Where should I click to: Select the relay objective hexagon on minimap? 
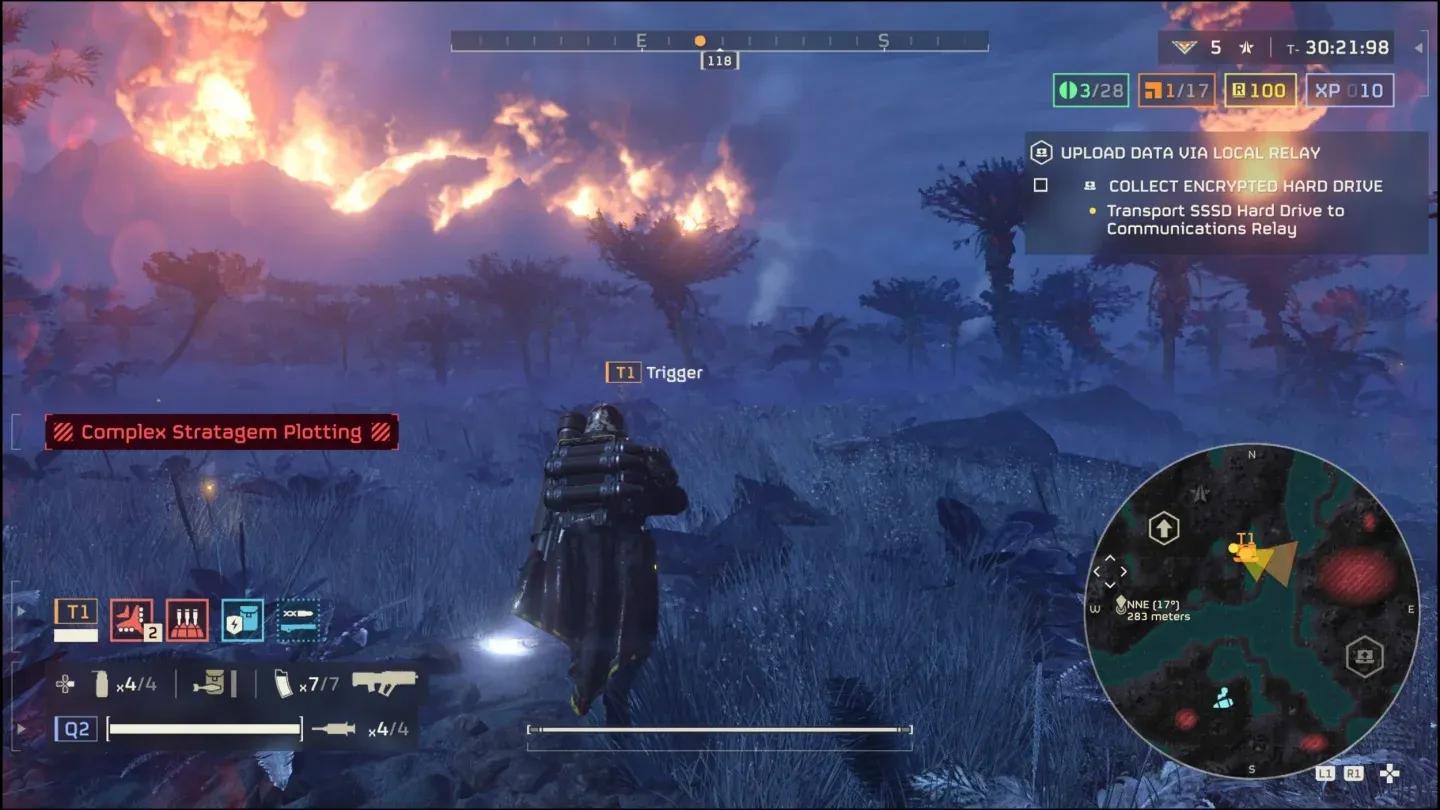pyautogui.click(x=1364, y=657)
